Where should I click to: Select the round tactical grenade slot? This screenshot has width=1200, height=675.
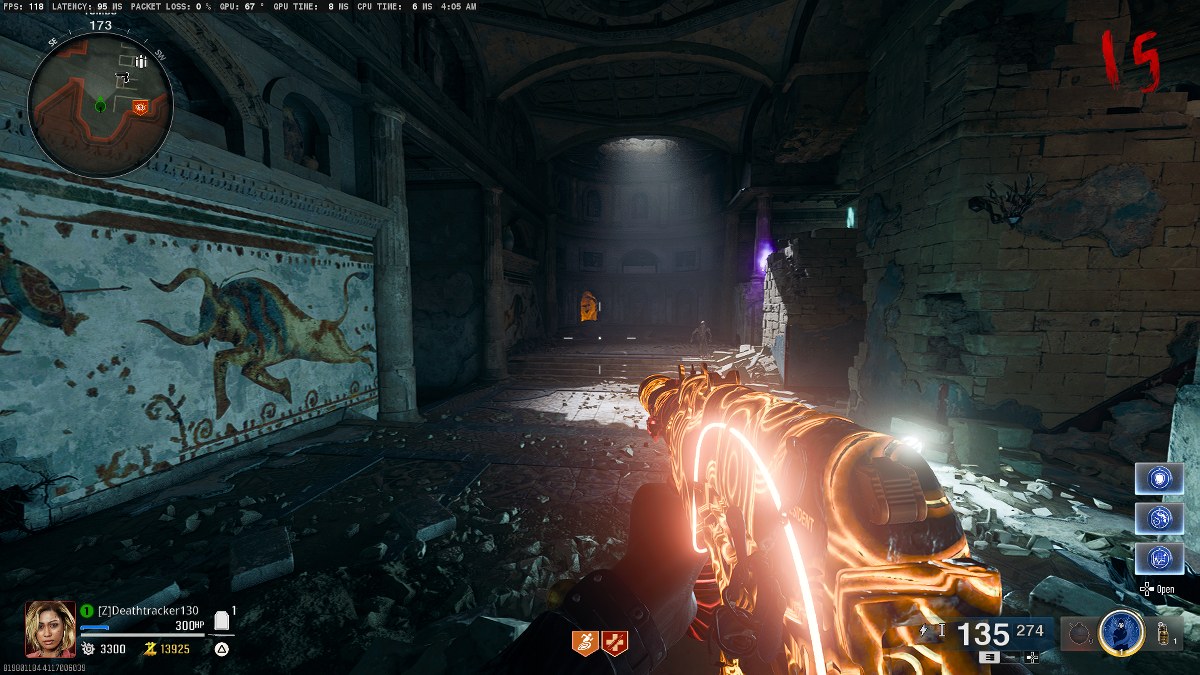point(1079,634)
